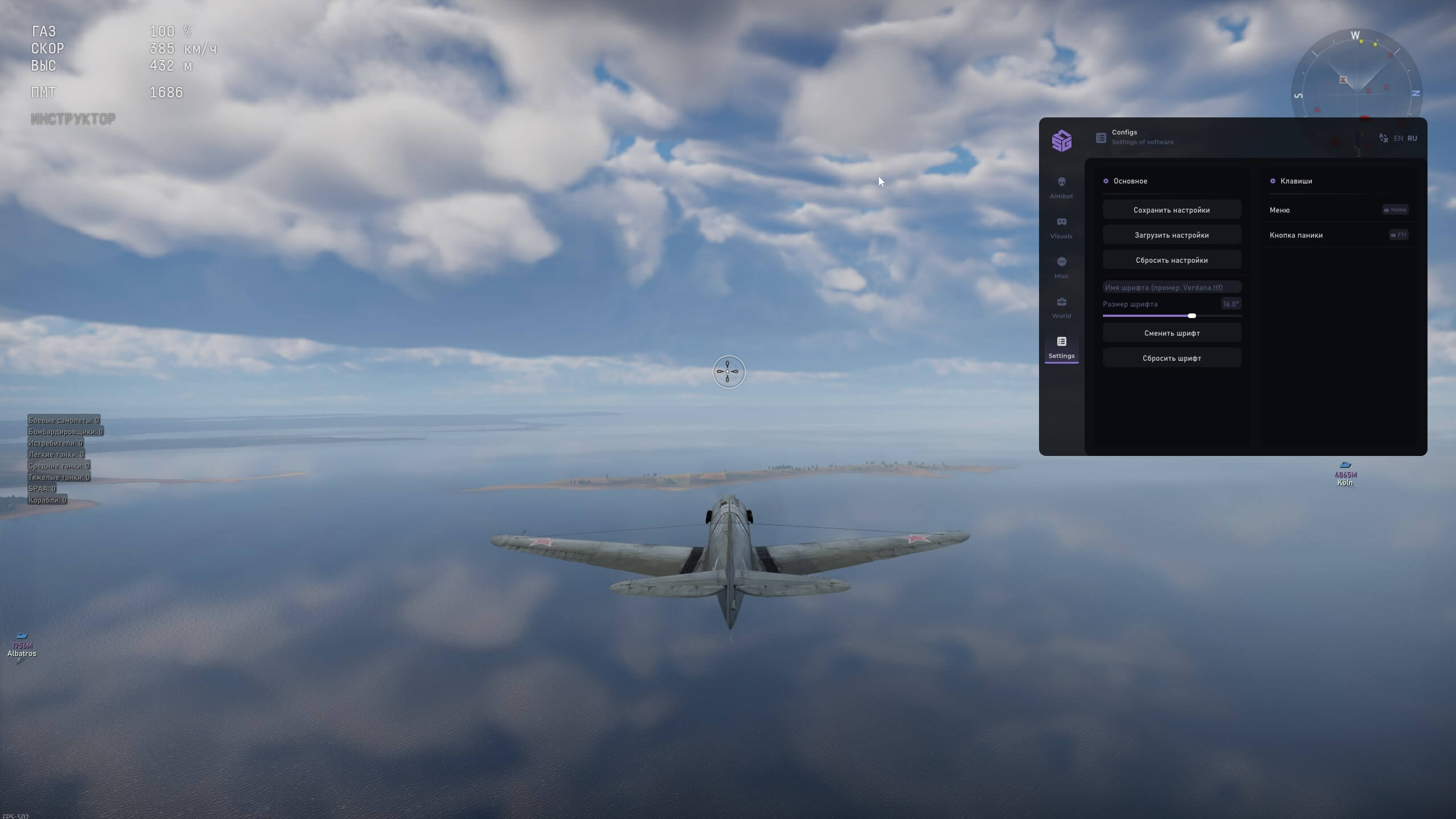
Task: Open the Misc section
Action: (1061, 267)
